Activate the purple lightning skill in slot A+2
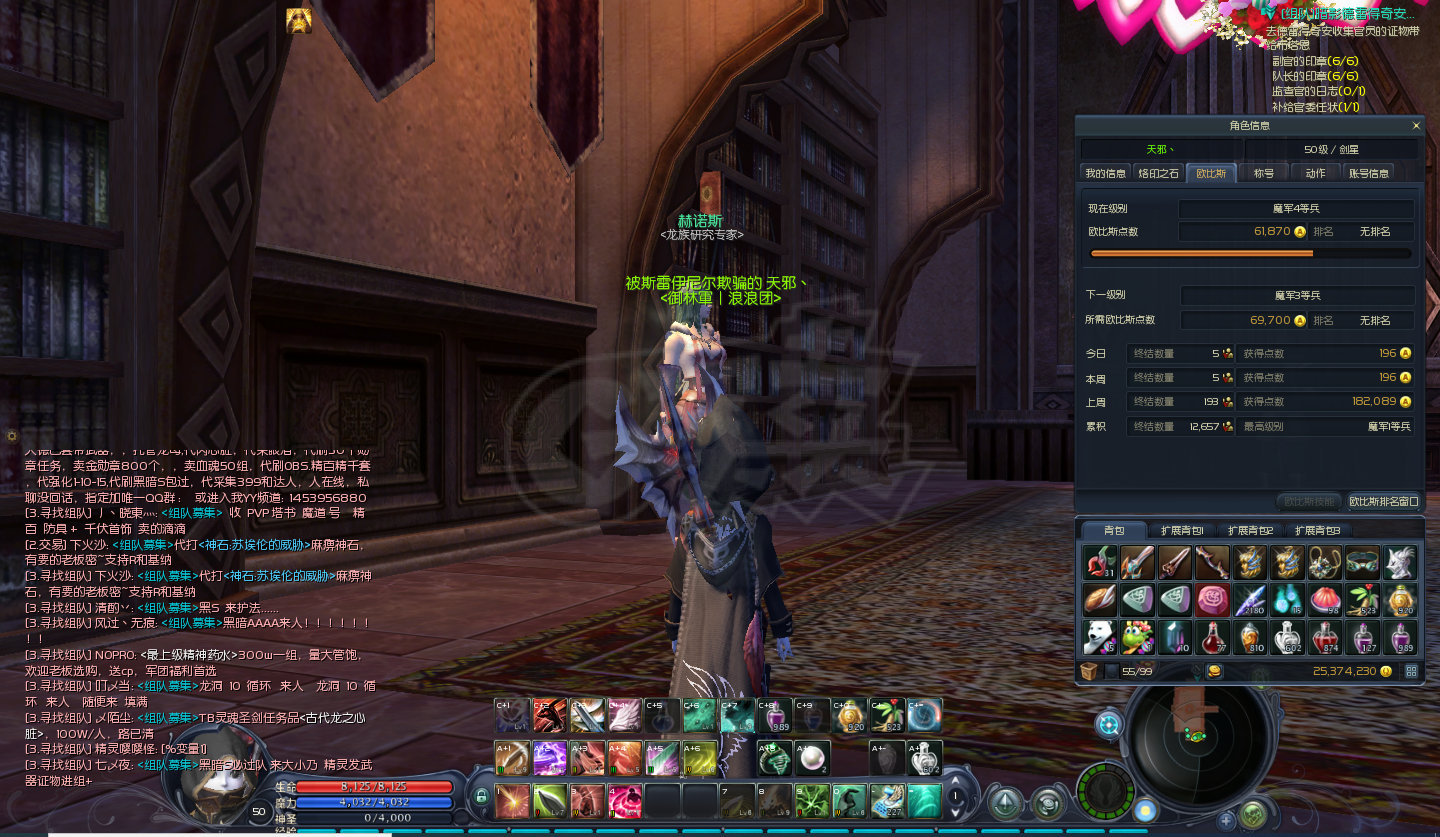This screenshot has width=1440, height=837. 549,758
